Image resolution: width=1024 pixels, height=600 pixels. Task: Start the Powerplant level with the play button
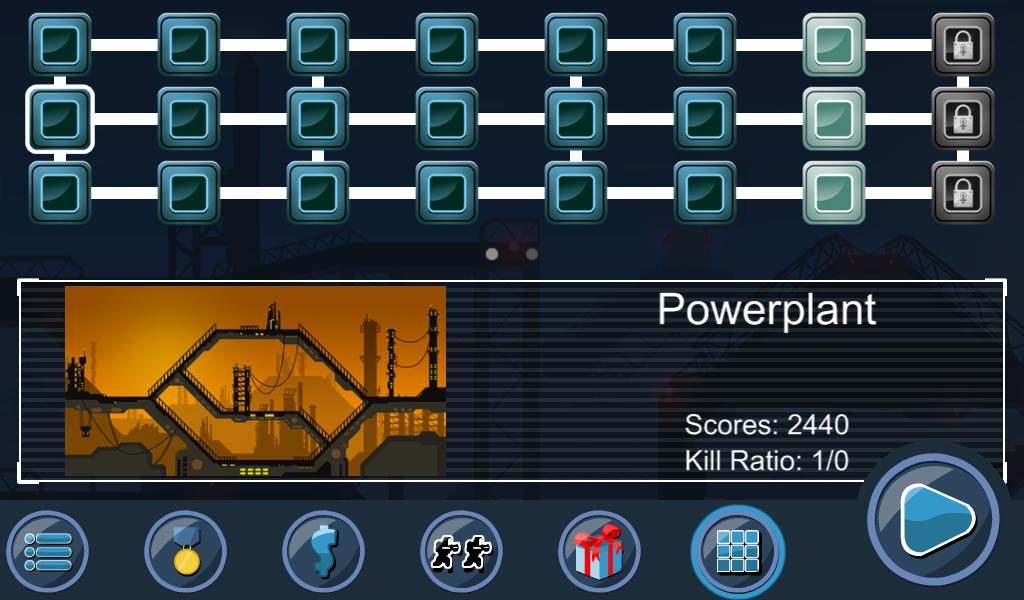(x=934, y=519)
